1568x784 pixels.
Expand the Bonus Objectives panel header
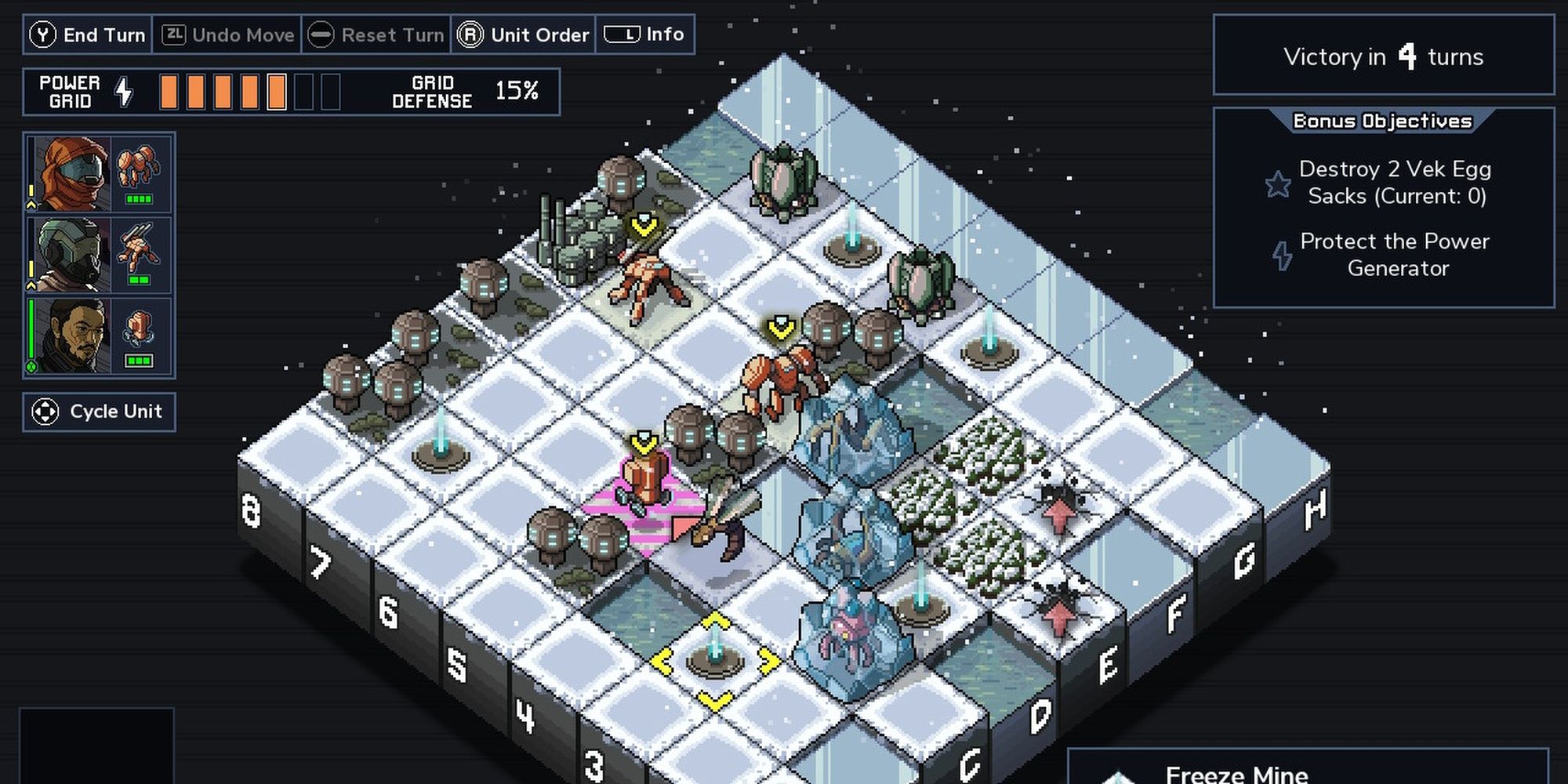1382,122
